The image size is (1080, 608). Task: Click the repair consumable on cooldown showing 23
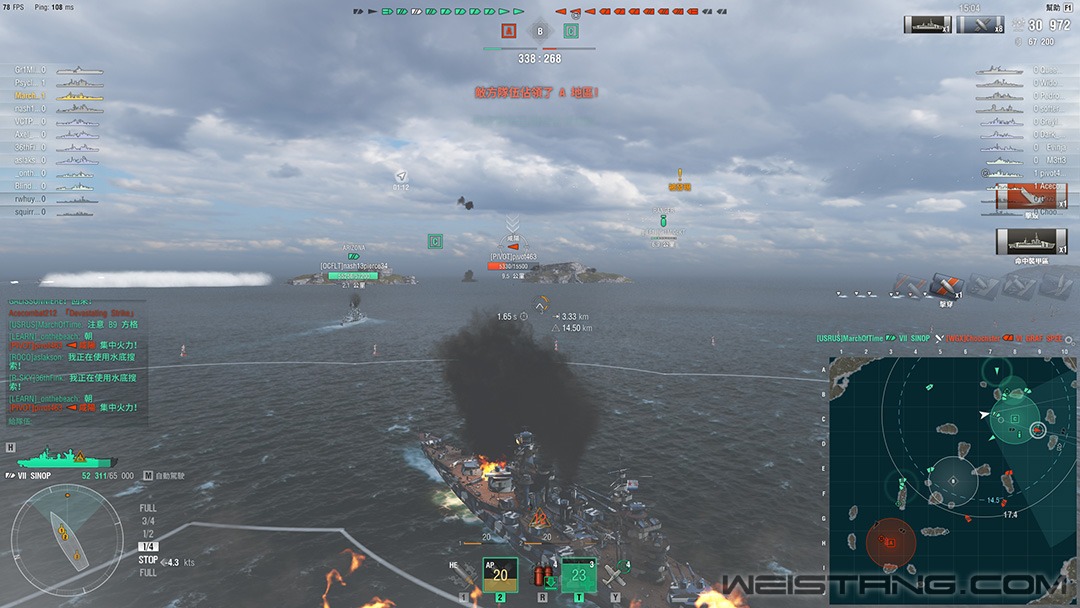(x=579, y=575)
